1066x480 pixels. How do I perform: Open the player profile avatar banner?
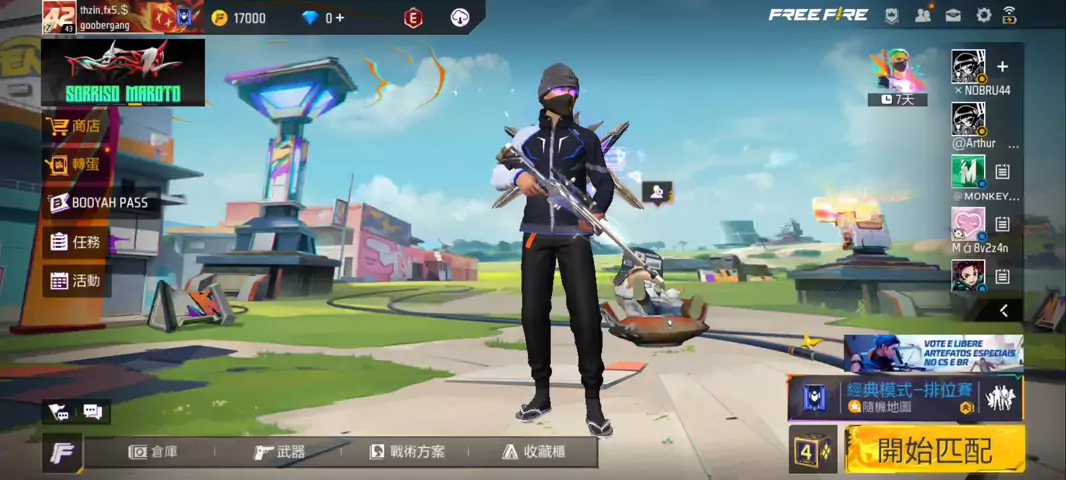[122, 17]
